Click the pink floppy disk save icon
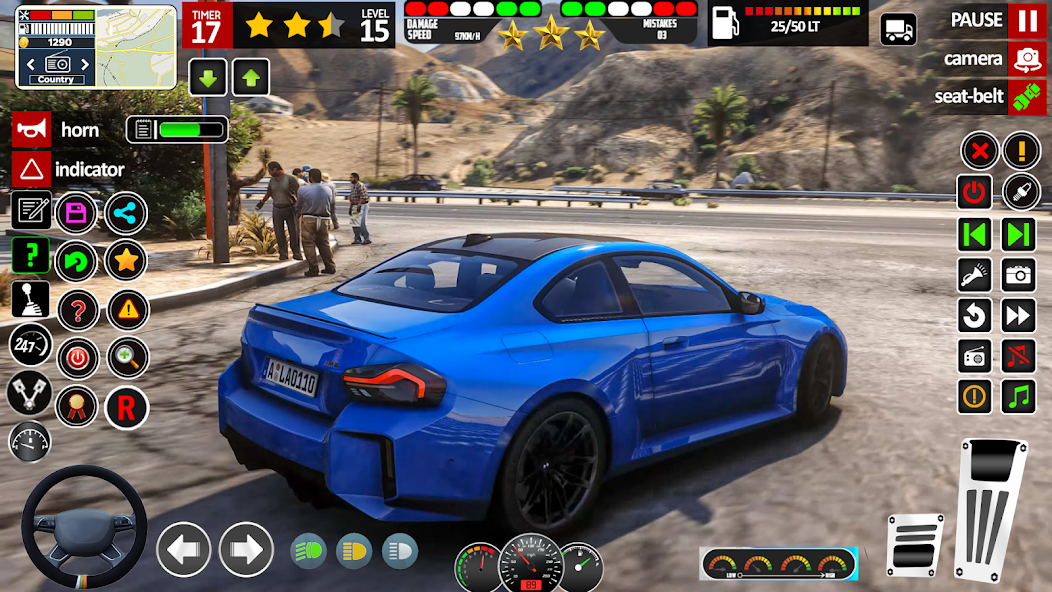 pyautogui.click(x=76, y=212)
